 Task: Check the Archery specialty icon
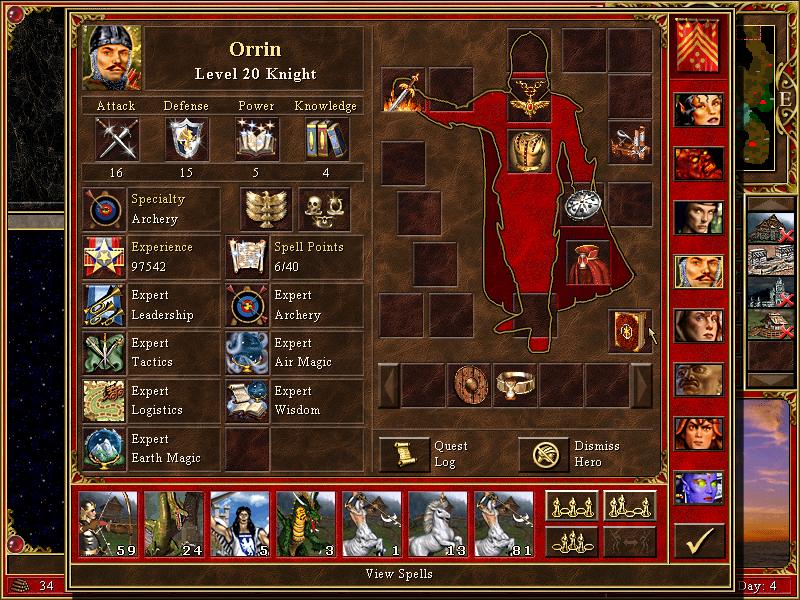click(104, 209)
